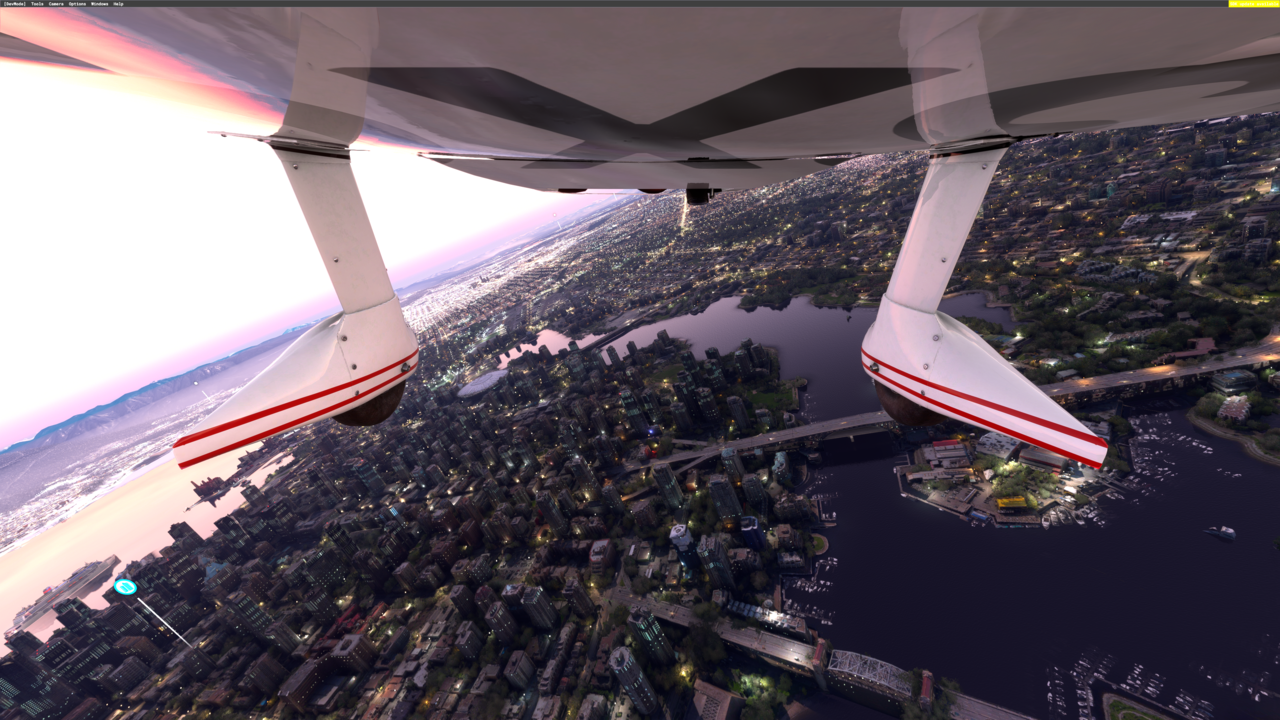The image size is (1280, 720).
Task: Open the Windows menu
Action: pyautogui.click(x=99, y=4)
